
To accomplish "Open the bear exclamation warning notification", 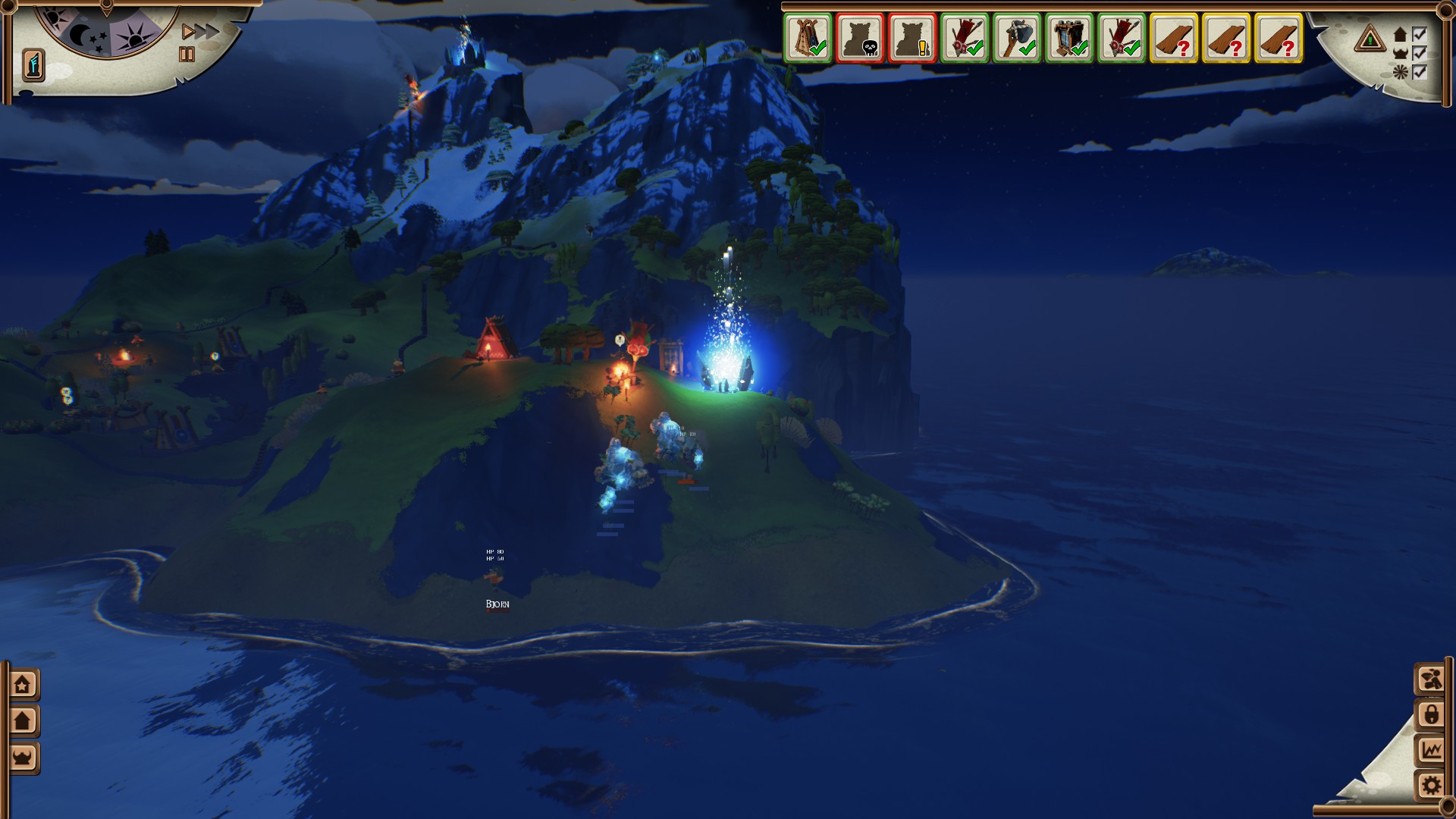I will pyautogui.click(x=912, y=37).
